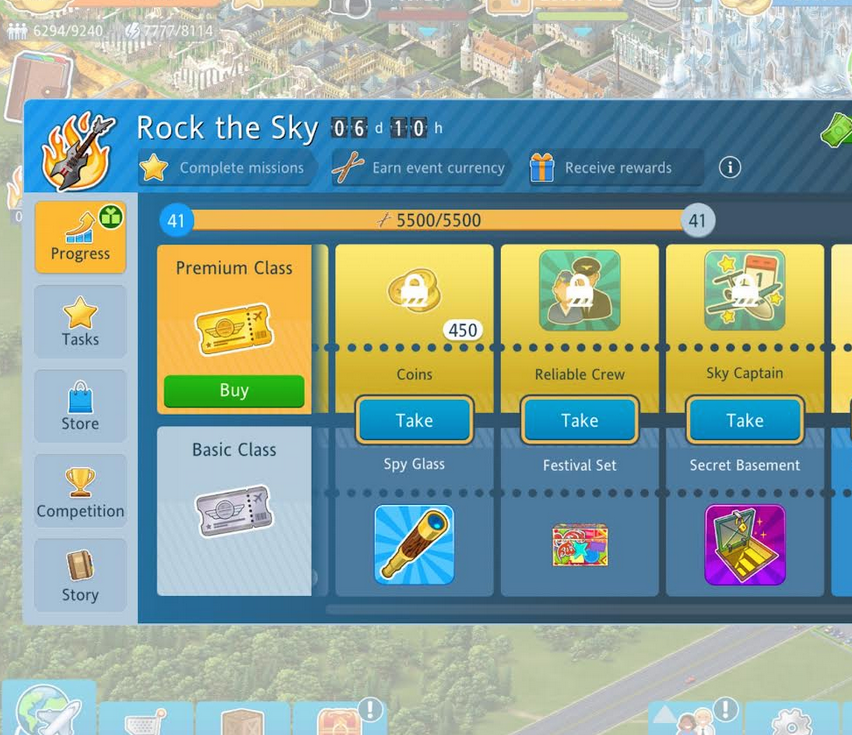Open the event info button
Image resolution: width=852 pixels, height=735 pixels.
730,167
